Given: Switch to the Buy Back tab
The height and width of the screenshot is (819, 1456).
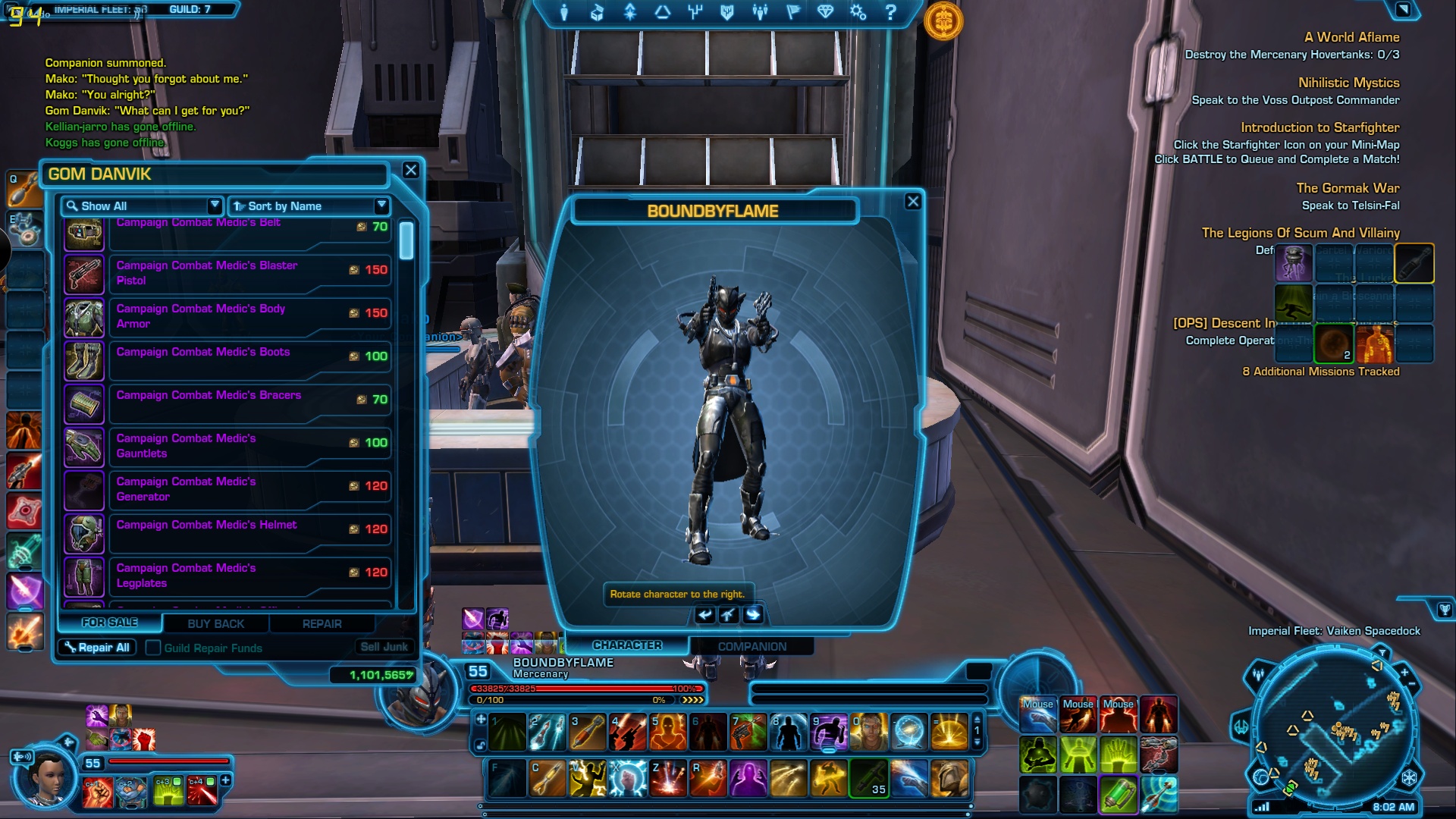Looking at the screenshot, I should (216, 623).
